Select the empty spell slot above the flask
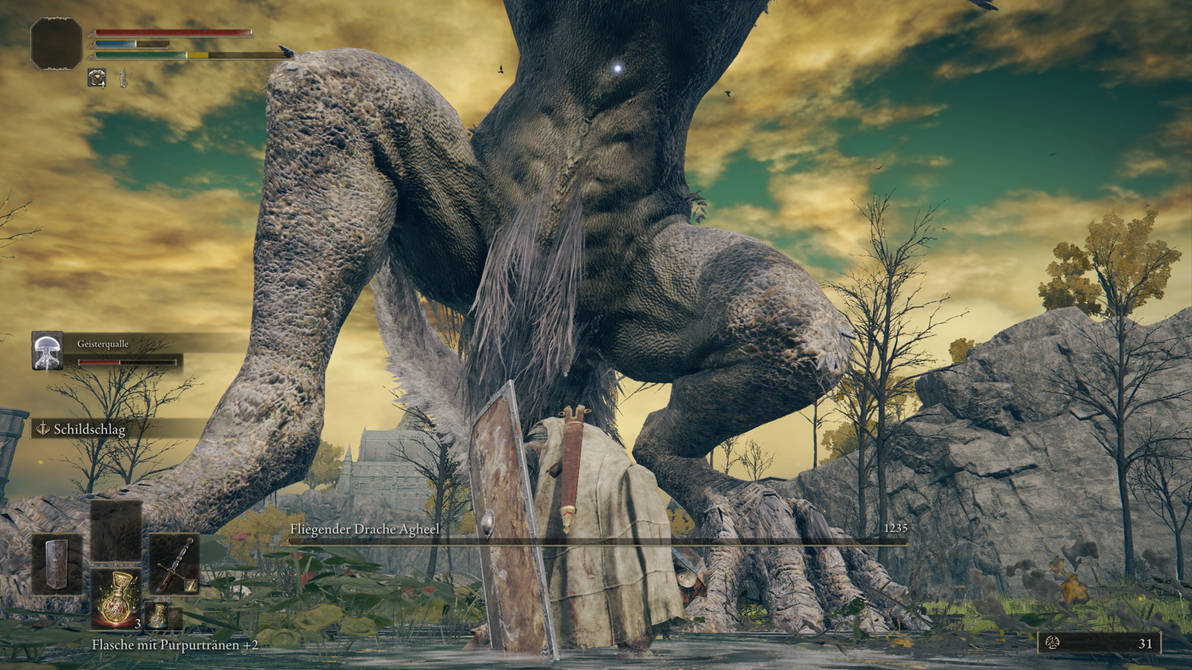 click(x=116, y=531)
